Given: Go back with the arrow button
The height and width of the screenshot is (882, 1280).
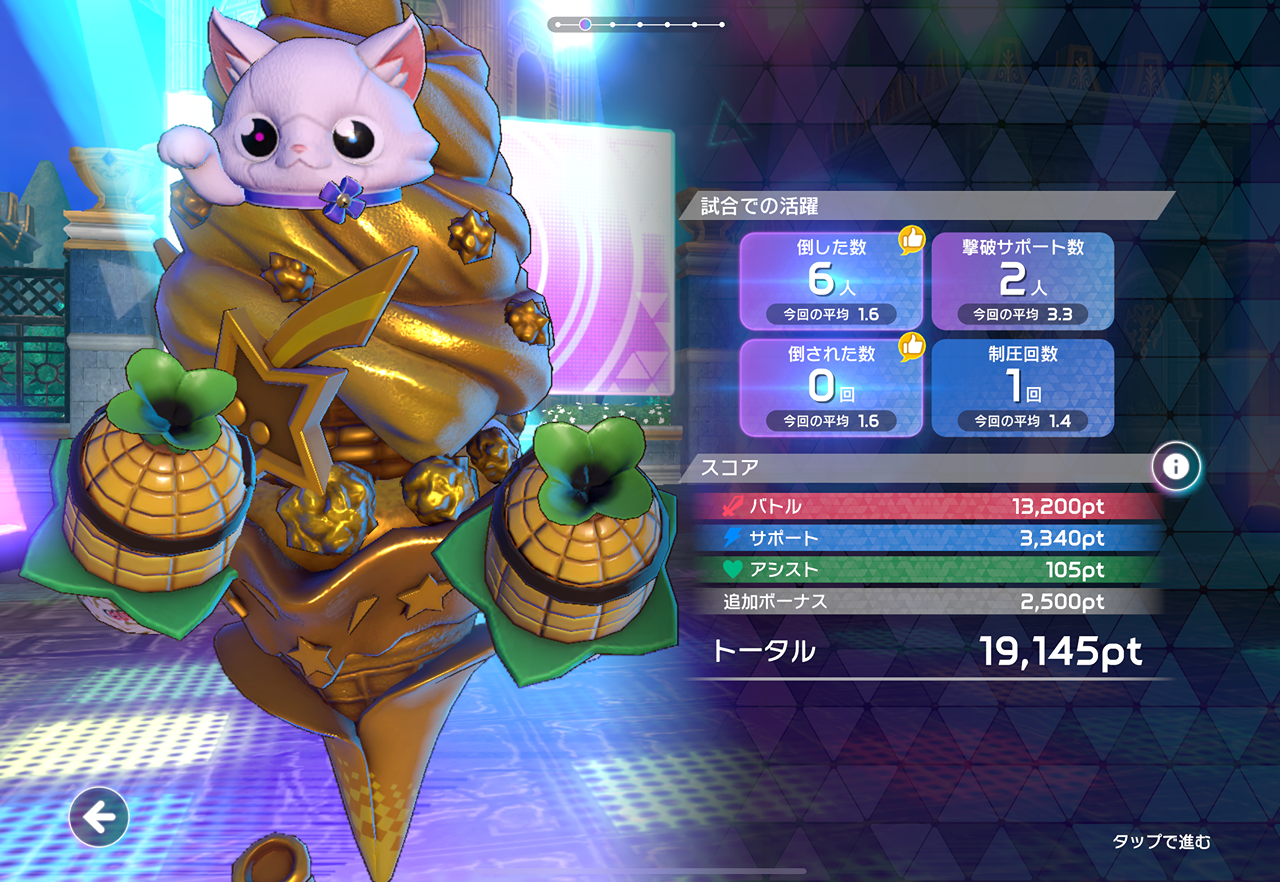Looking at the screenshot, I should click(99, 818).
